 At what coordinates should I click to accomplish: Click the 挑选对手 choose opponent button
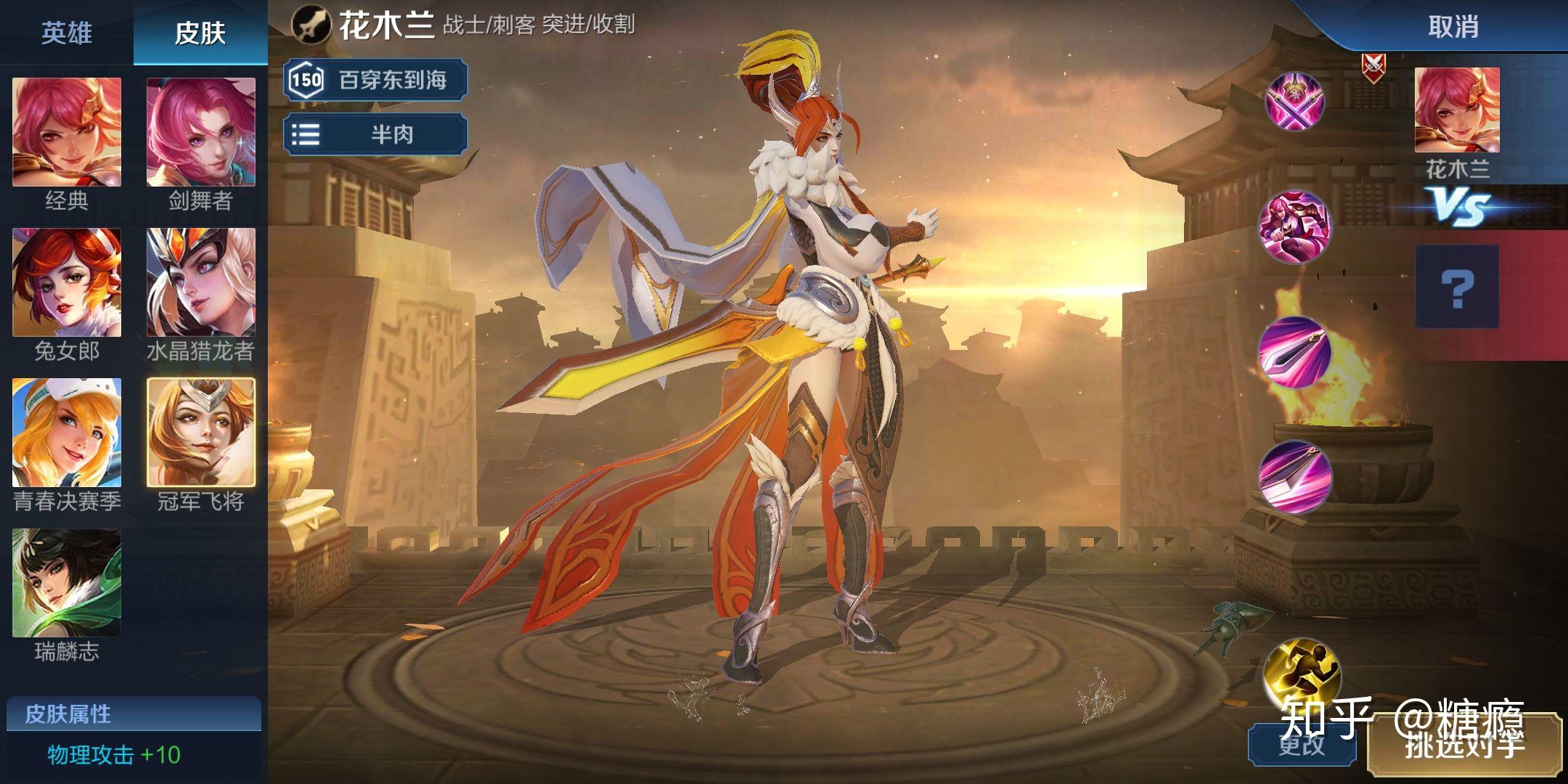[1464, 746]
